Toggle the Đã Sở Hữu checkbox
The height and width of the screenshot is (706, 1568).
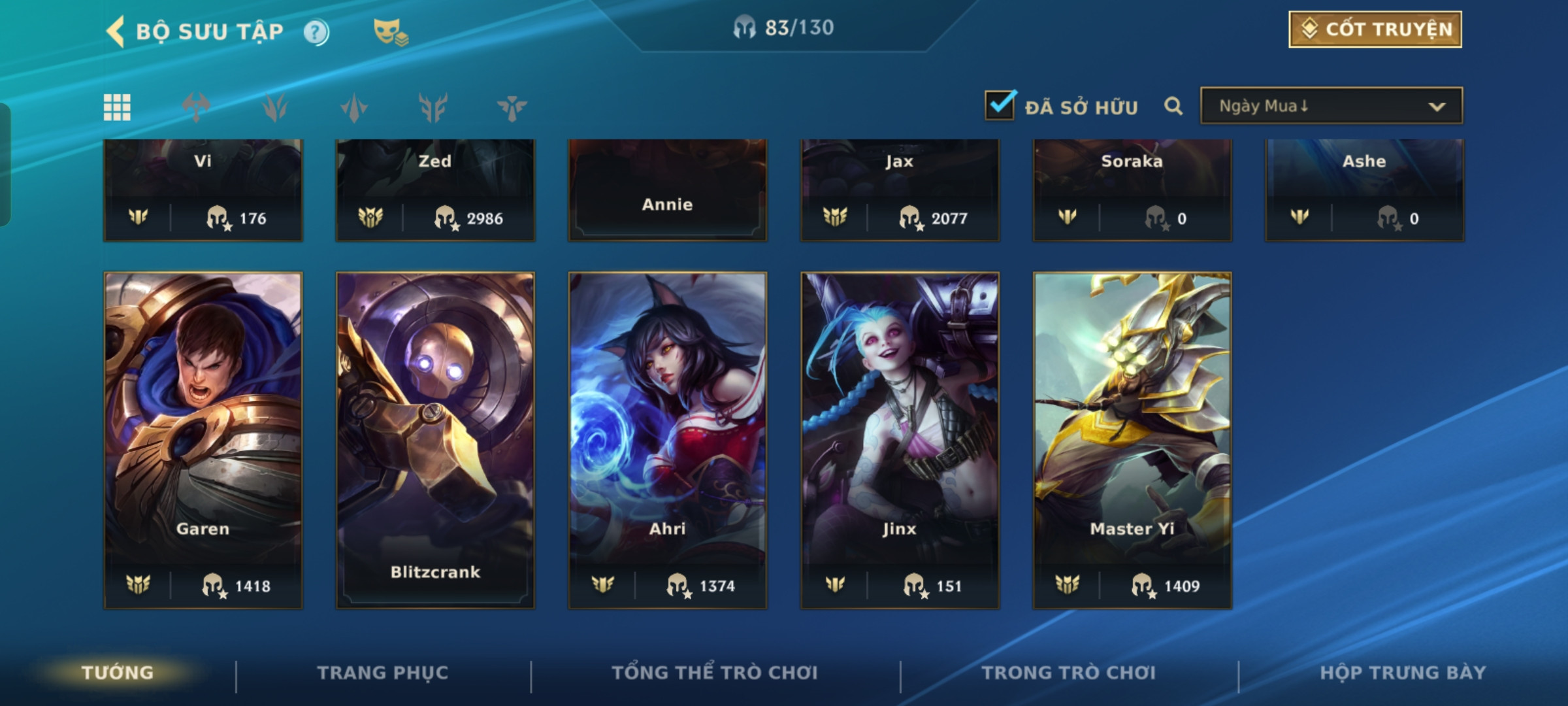[x=1000, y=105]
